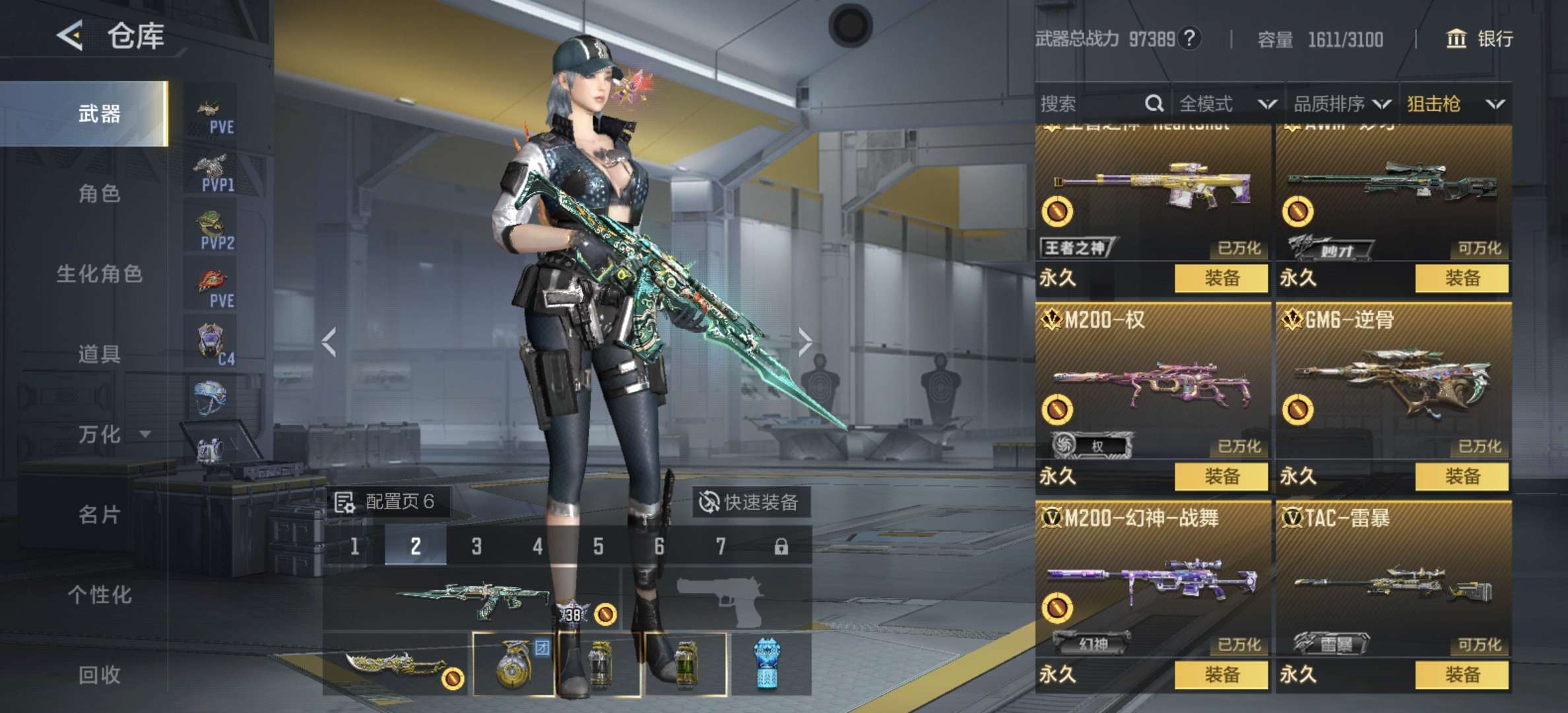Image resolution: width=1568 pixels, height=713 pixels.
Task: Show help for 武器总战力
Action: tap(1189, 39)
